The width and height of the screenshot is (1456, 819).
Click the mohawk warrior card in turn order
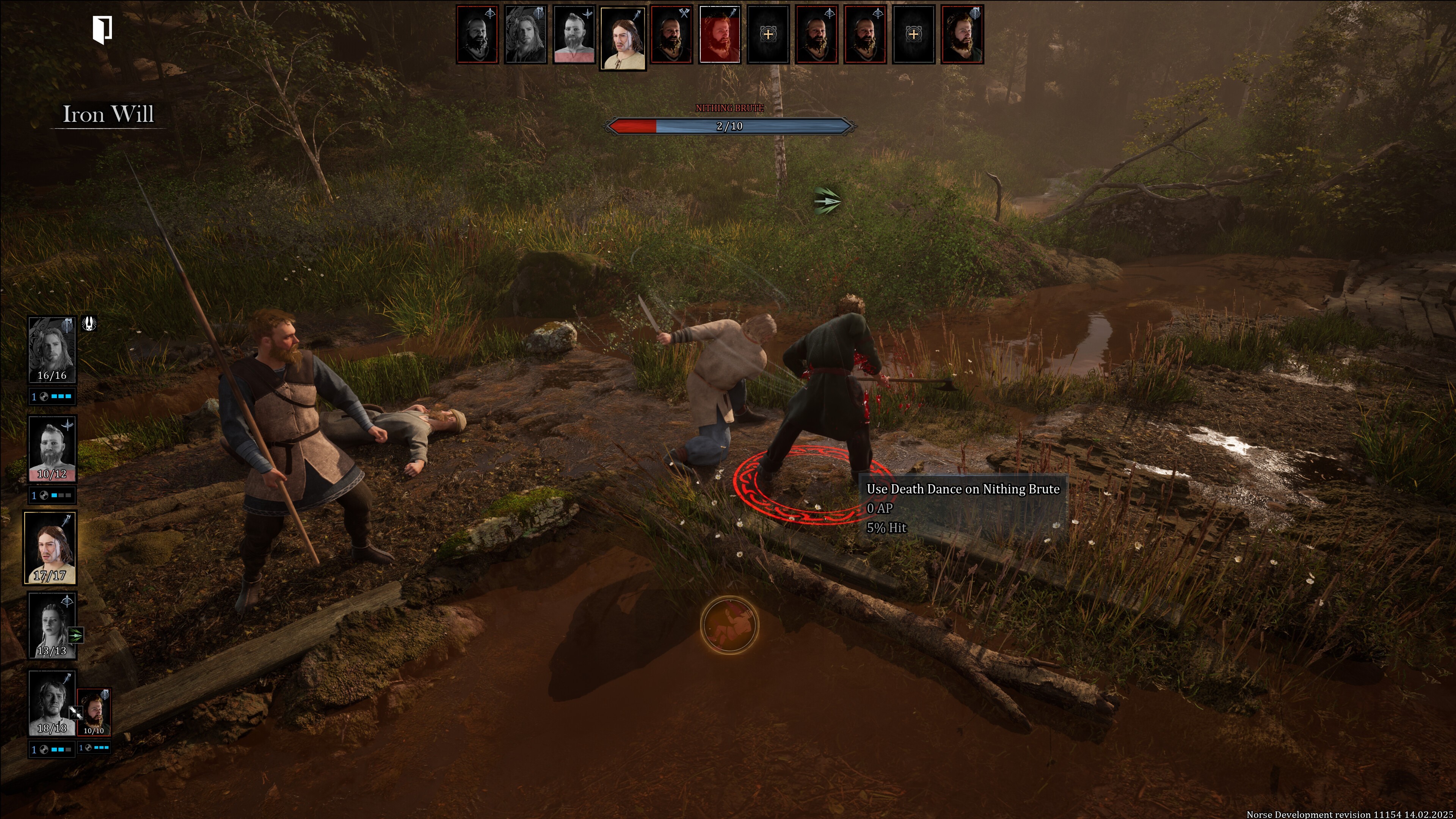pyautogui.click(x=574, y=35)
